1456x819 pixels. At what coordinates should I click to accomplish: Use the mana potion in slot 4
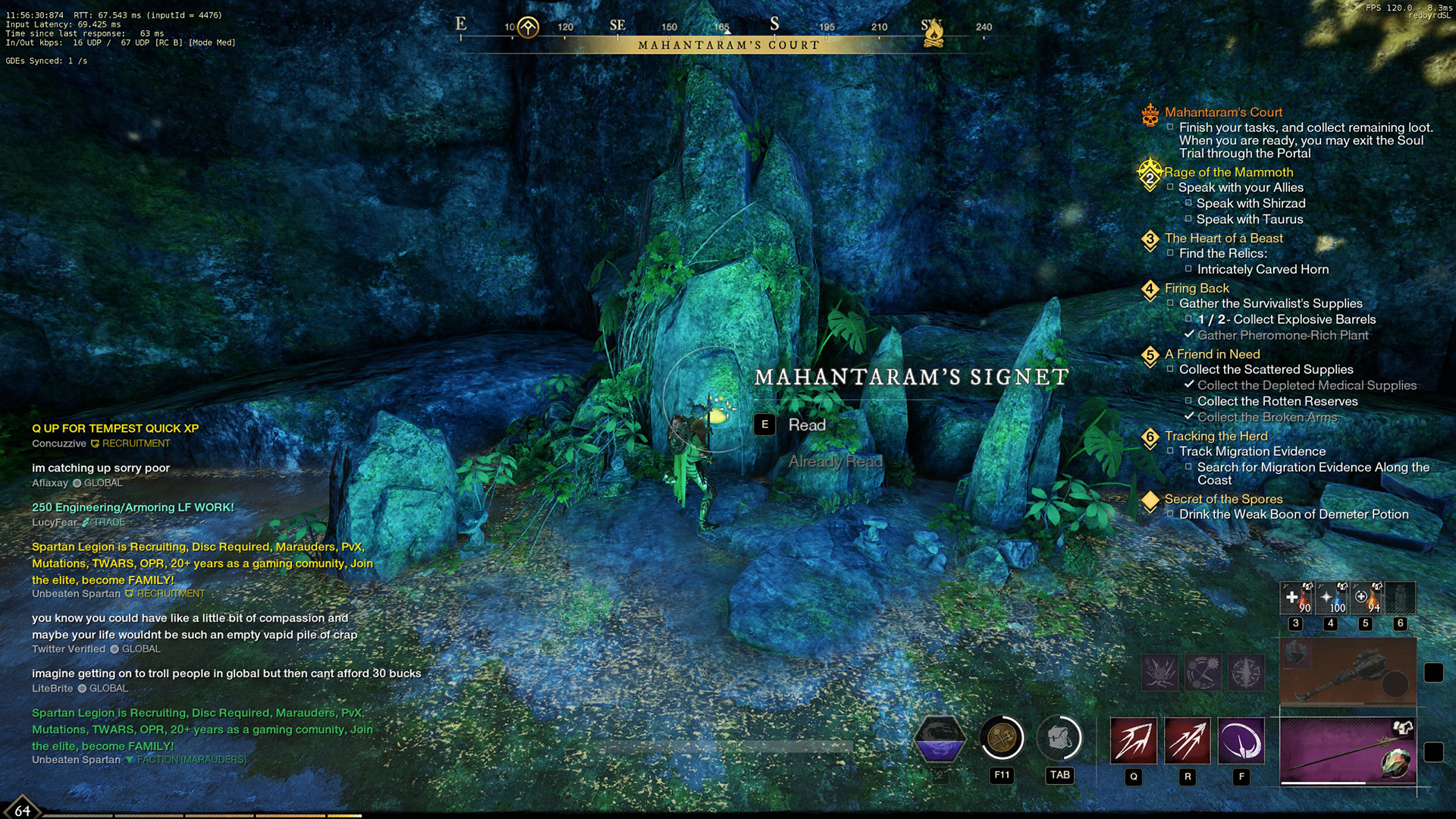pos(1331,599)
